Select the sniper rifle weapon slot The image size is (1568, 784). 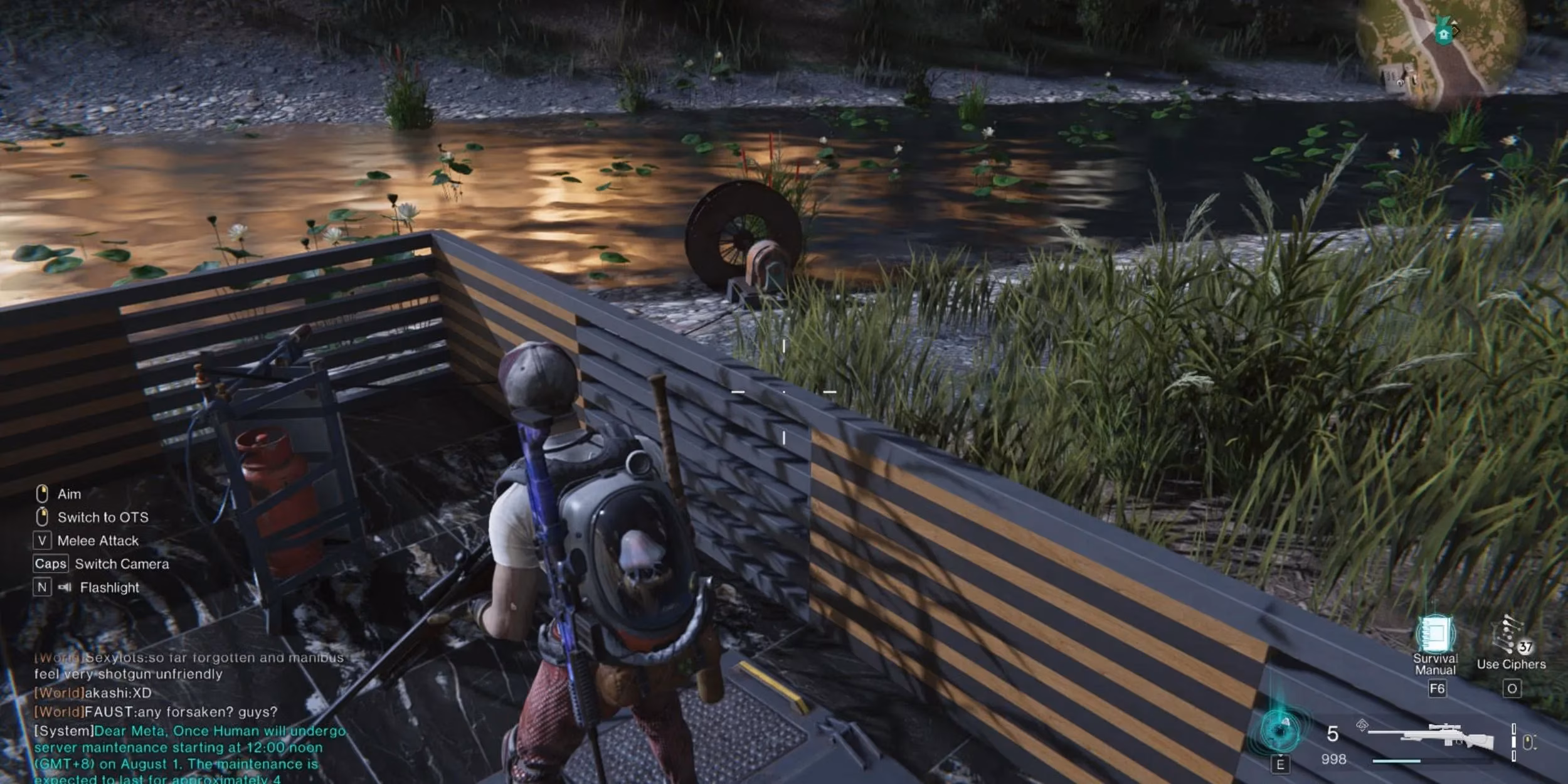(x=1438, y=736)
